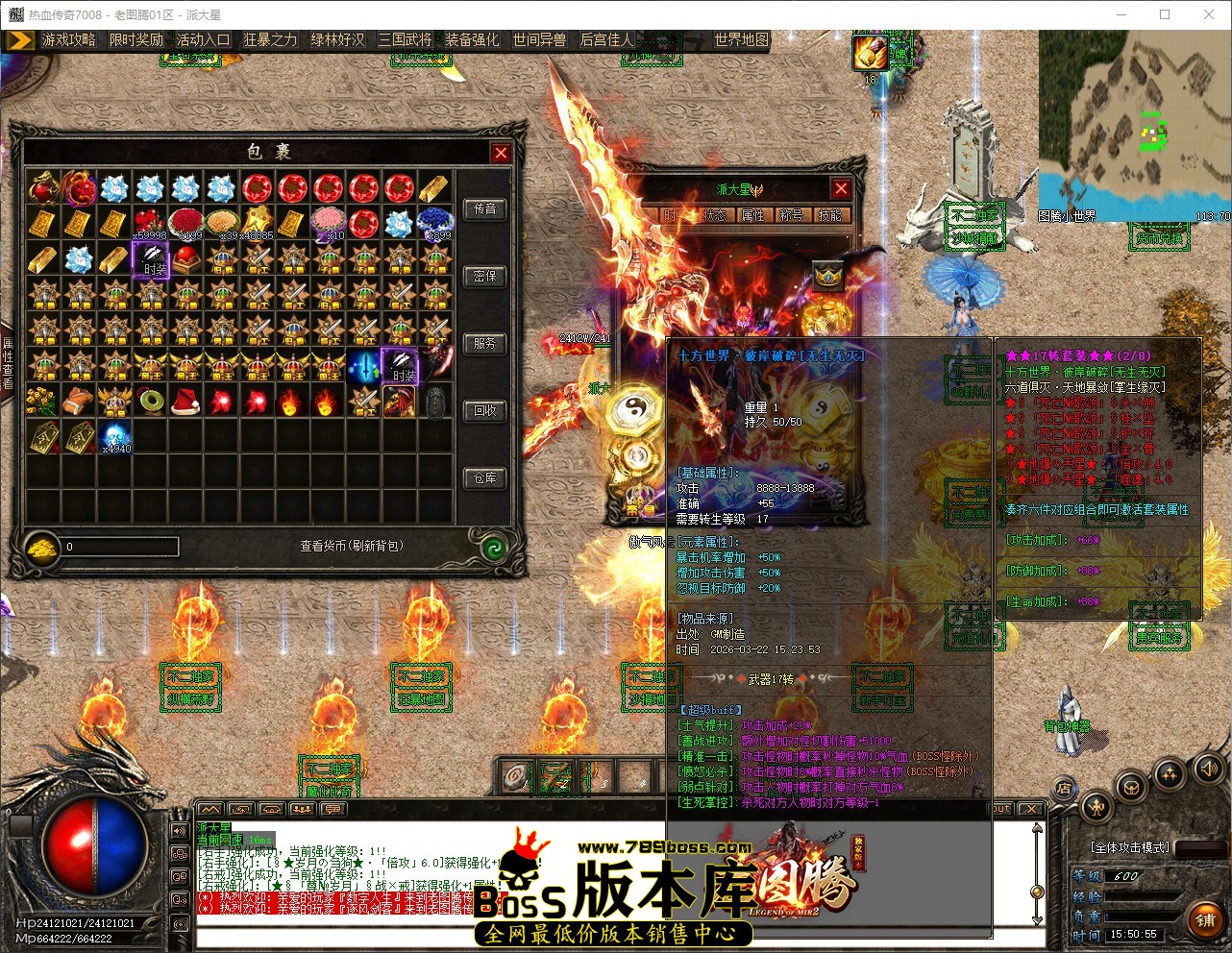
Task: Click the 铺 stall button in the lower-right corner
Action: coord(1205,919)
